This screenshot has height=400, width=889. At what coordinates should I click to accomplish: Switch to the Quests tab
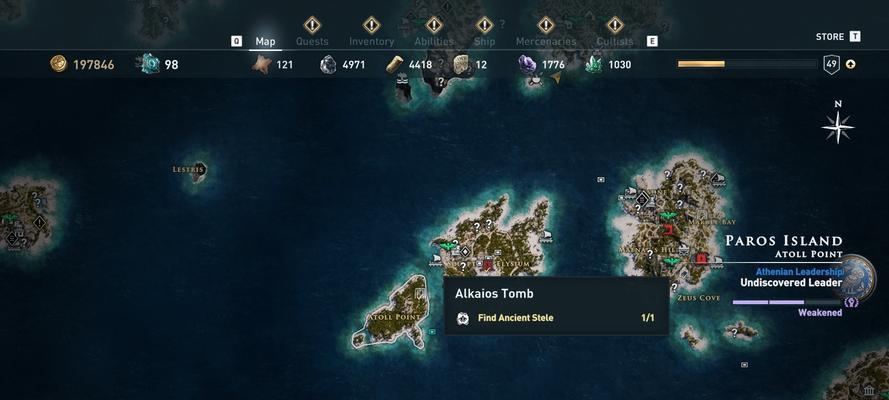point(312,41)
